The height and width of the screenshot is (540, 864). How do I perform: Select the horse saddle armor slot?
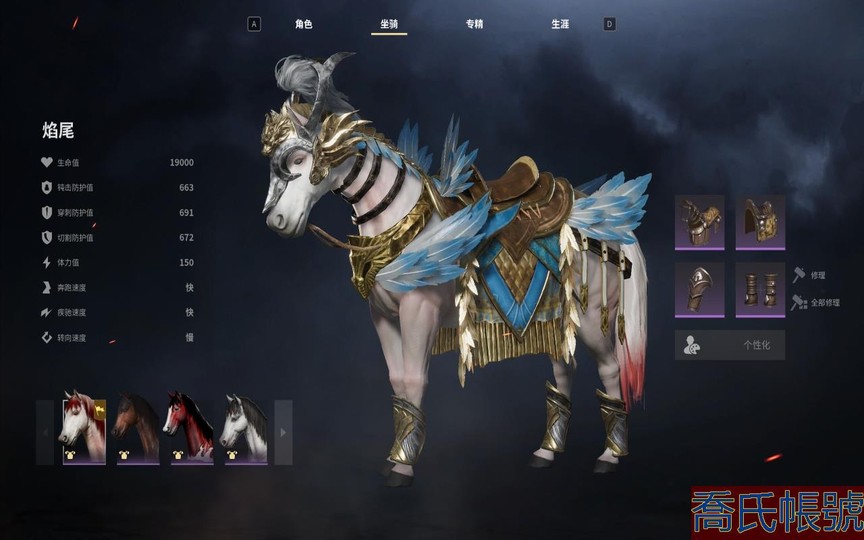[x=760, y=222]
